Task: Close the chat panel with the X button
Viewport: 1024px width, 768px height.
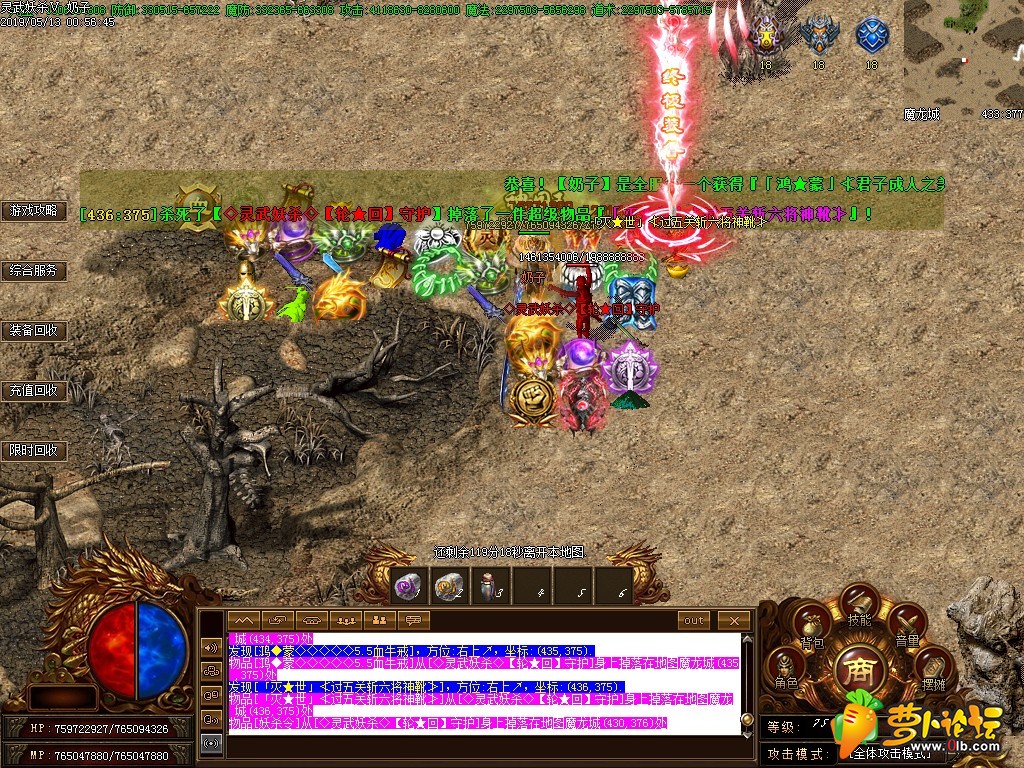Action: tap(734, 620)
